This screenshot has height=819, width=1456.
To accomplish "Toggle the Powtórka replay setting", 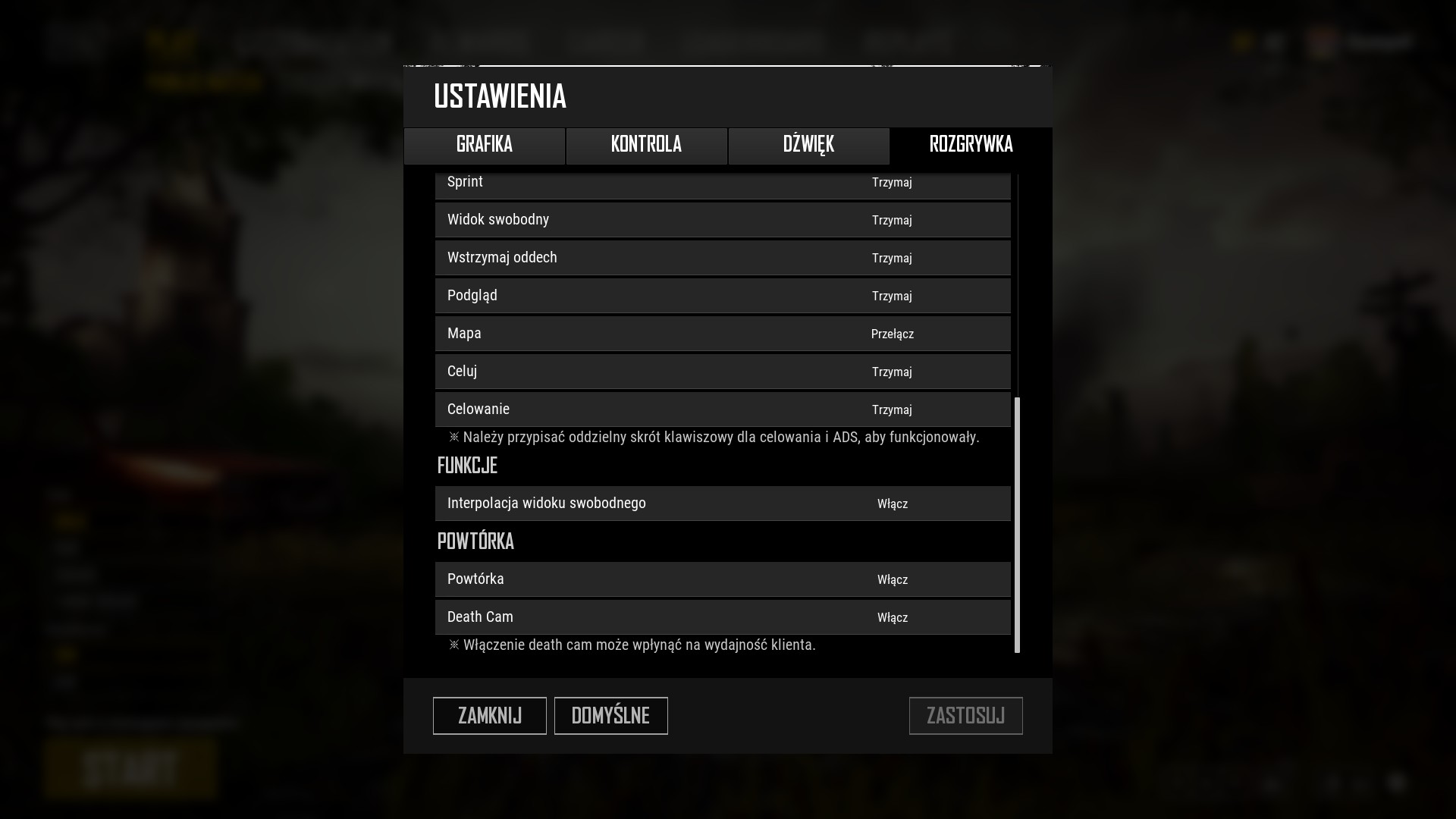I will (x=892, y=580).
